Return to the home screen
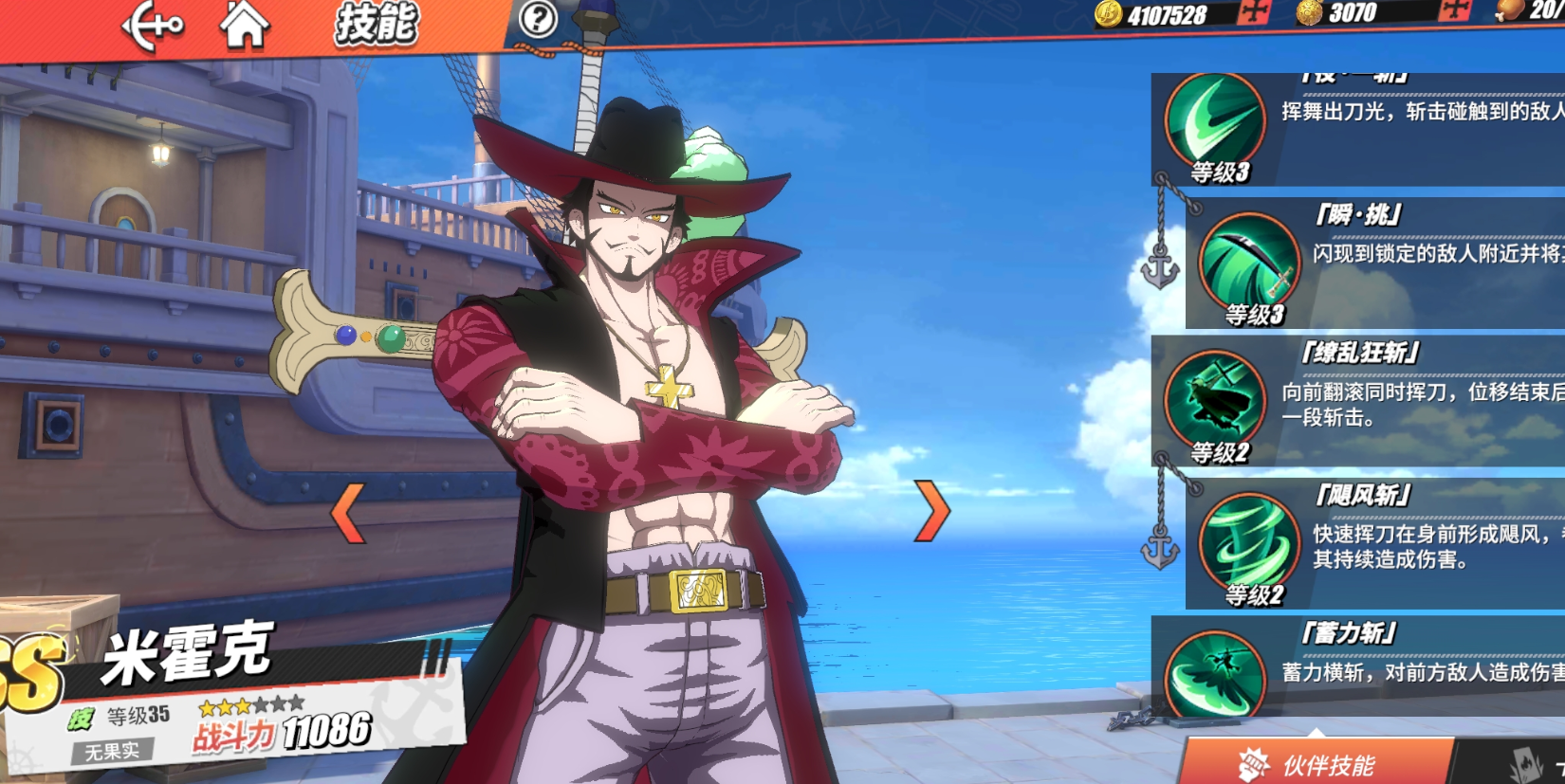1565x784 pixels. (x=244, y=26)
